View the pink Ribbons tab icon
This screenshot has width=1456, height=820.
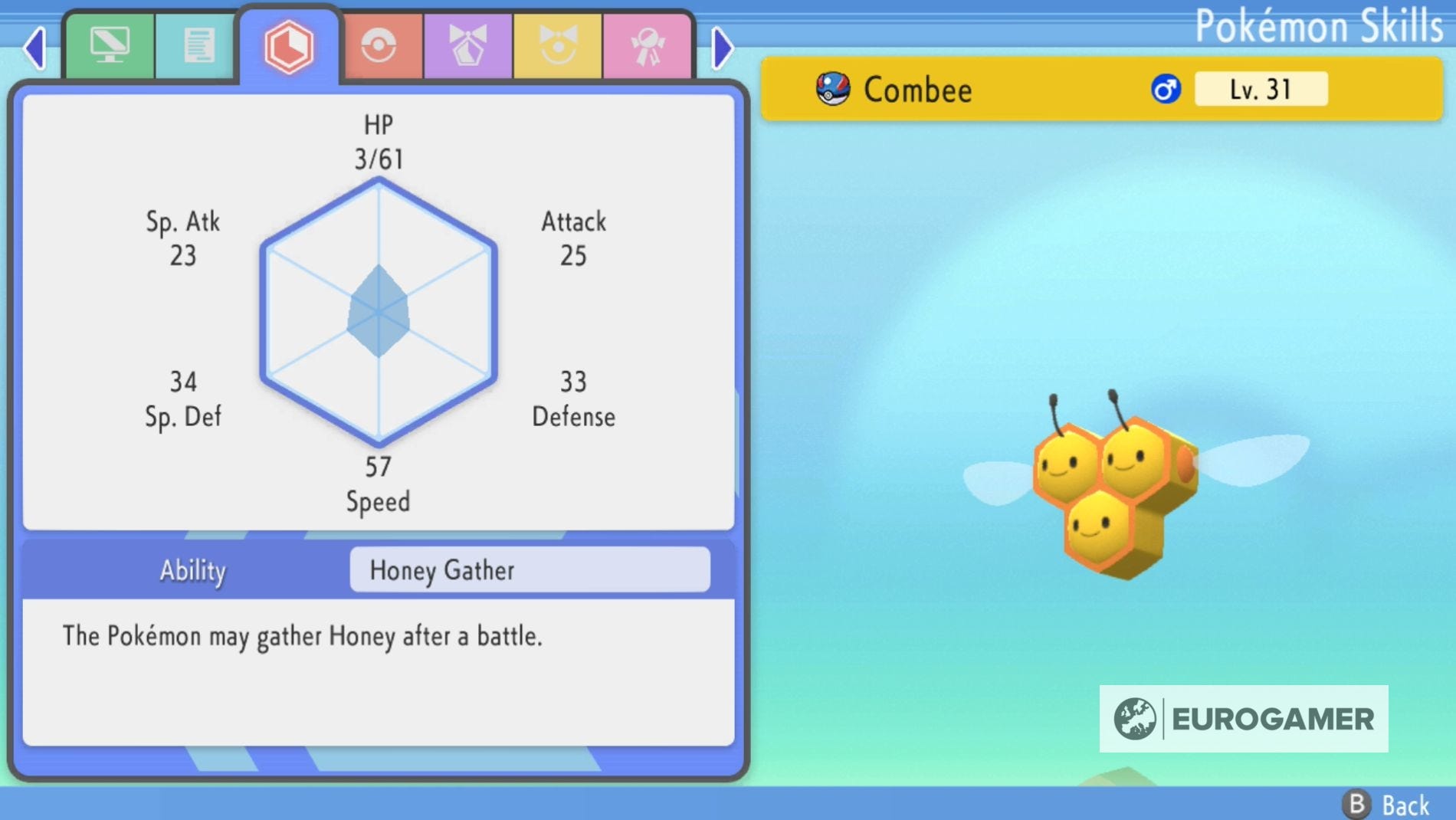pyautogui.click(x=648, y=44)
